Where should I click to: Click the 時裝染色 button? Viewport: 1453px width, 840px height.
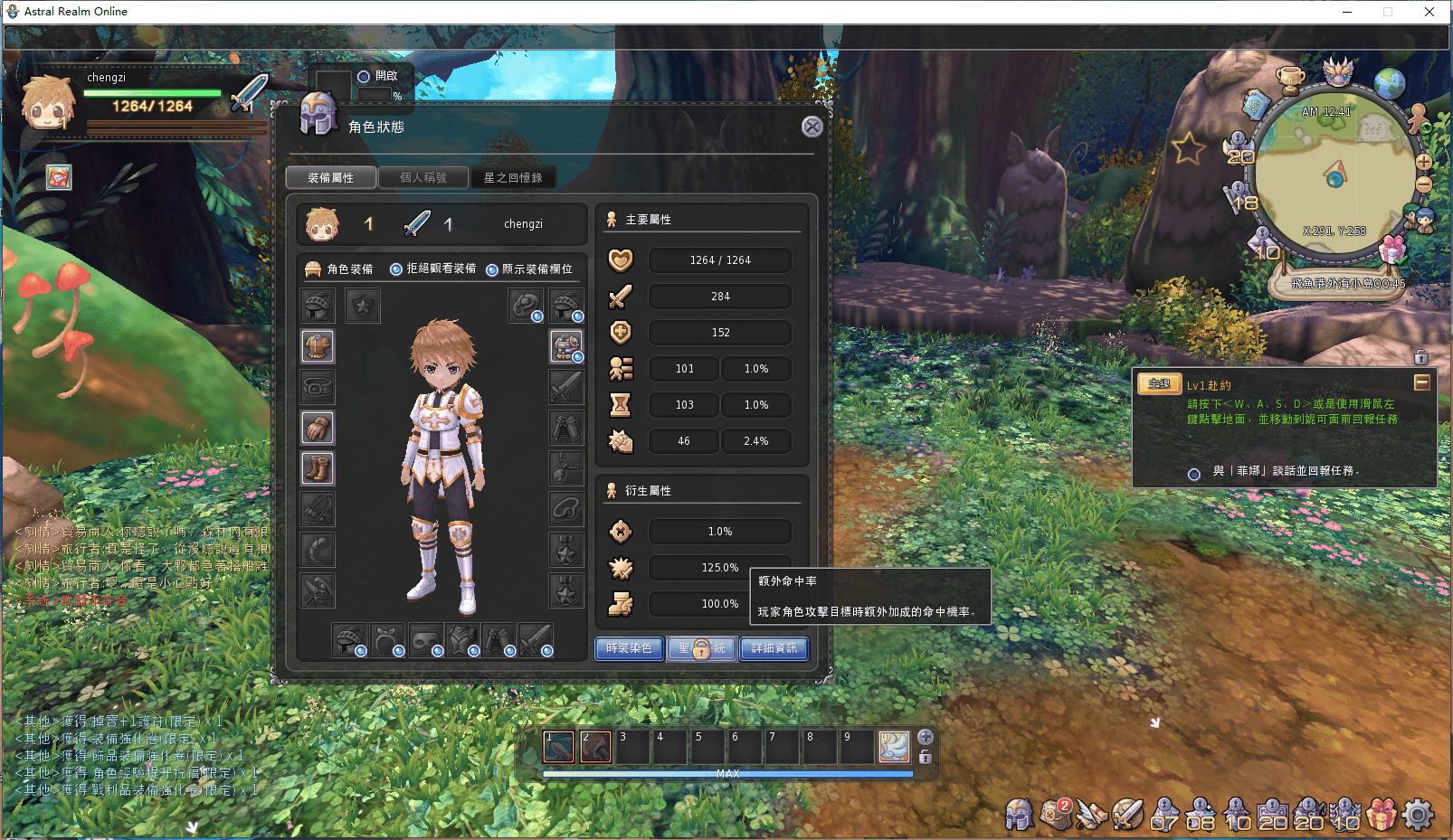[629, 648]
